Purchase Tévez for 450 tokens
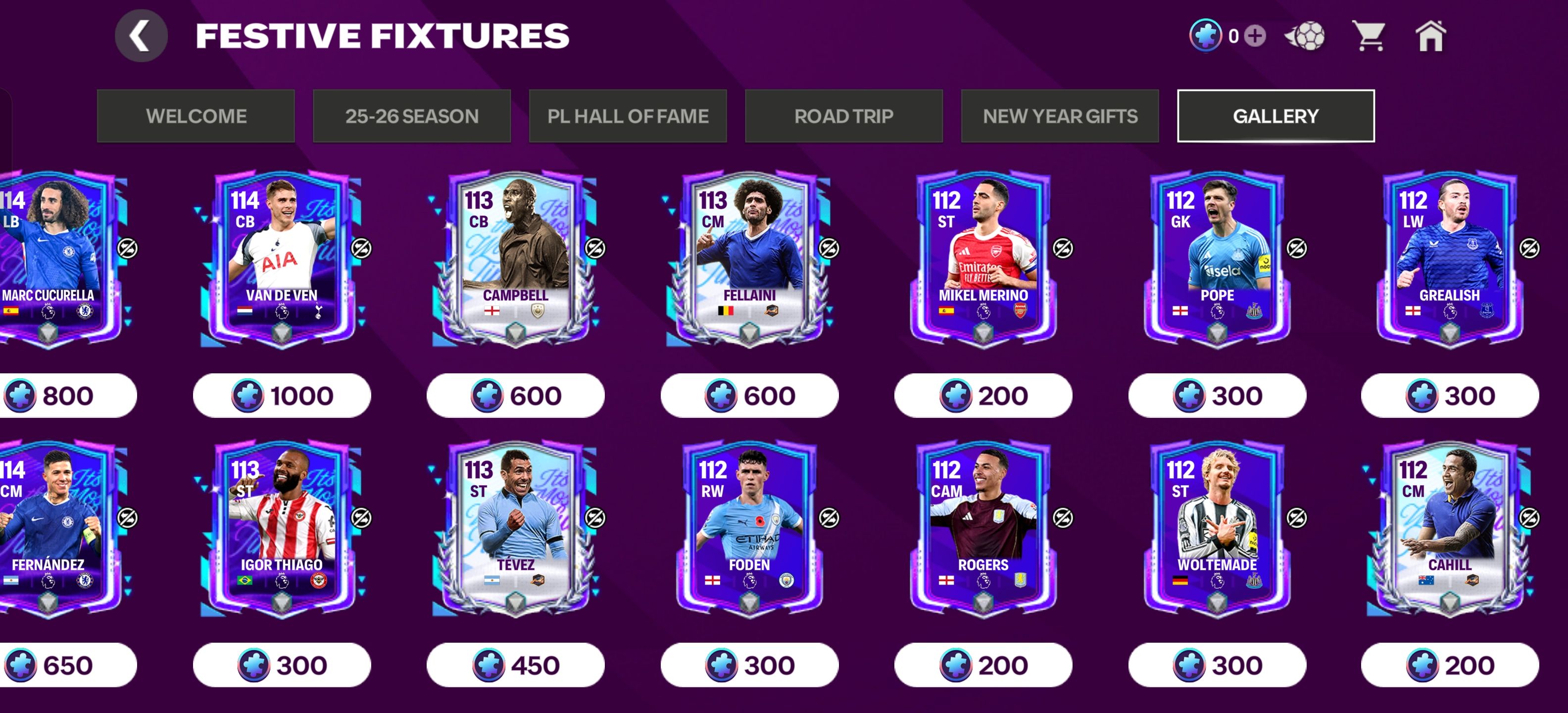The image size is (1568, 713). (515, 665)
